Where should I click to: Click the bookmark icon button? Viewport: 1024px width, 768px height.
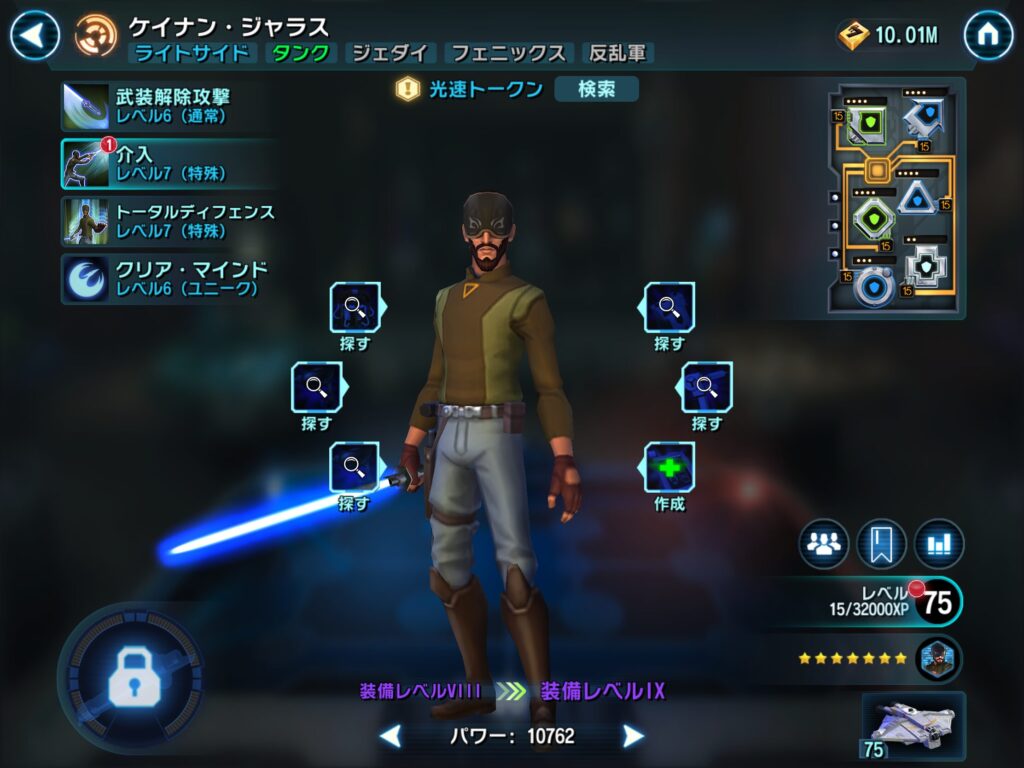tap(881, 544)
